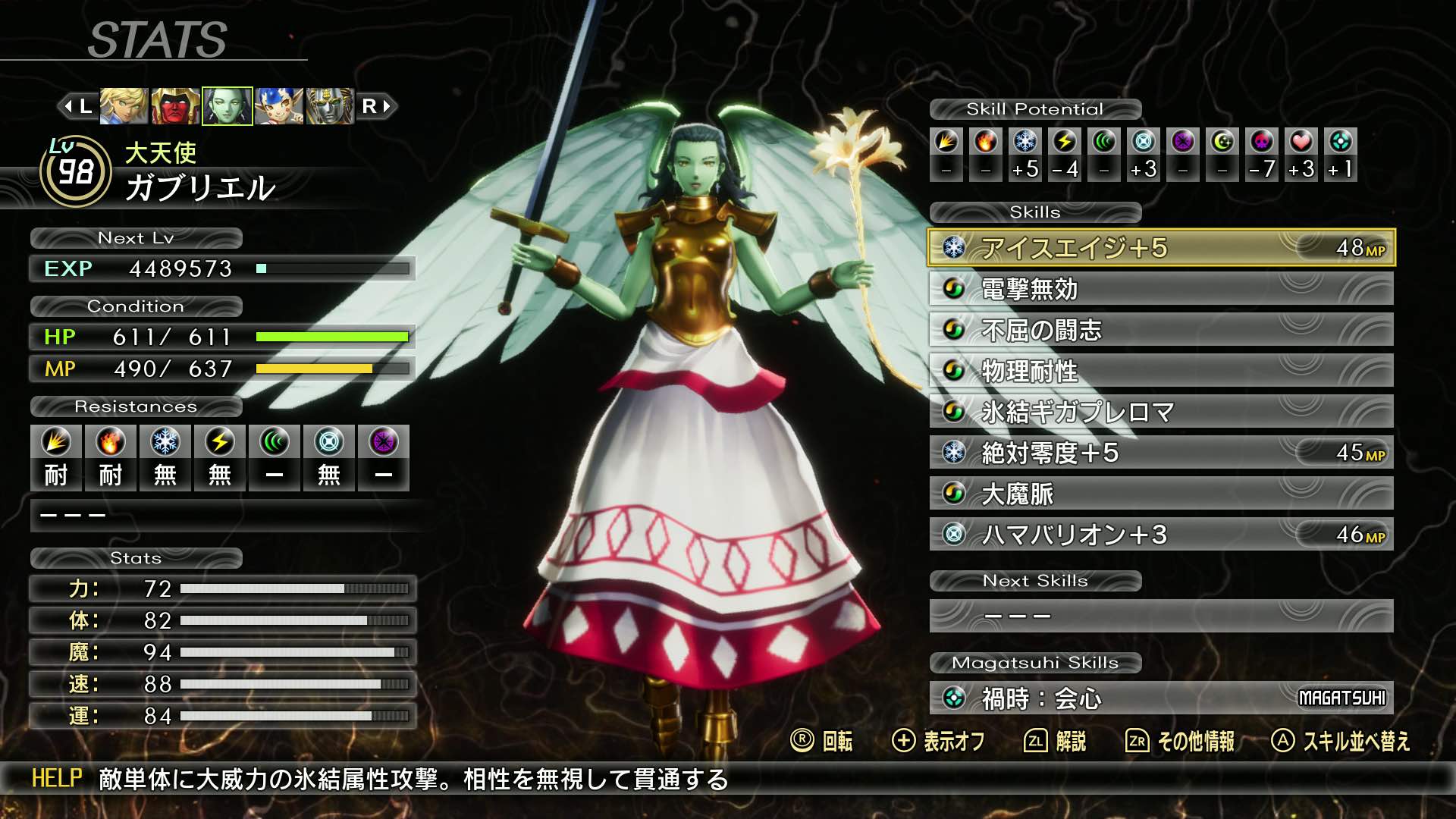This screenshot has height=819, width=1456.
Task: Switch to the red-faced demon portrait
Action: (175, 106)
